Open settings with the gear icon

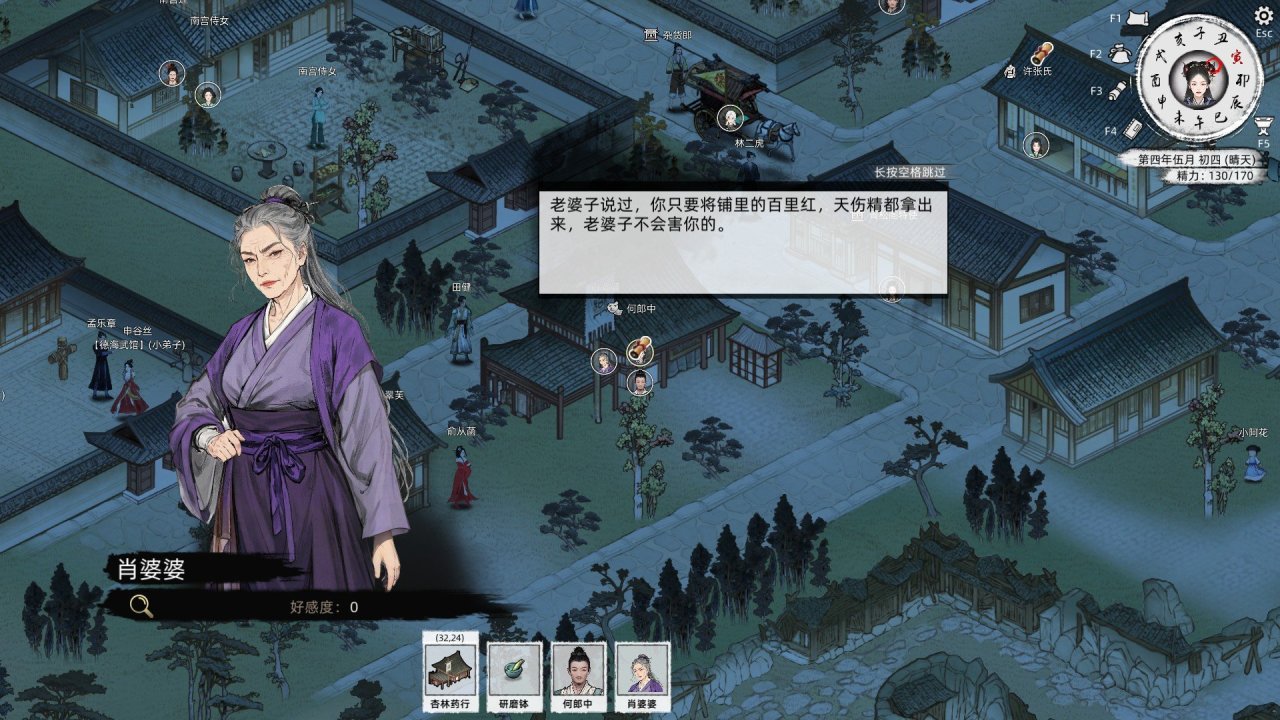coord(1264,15)
